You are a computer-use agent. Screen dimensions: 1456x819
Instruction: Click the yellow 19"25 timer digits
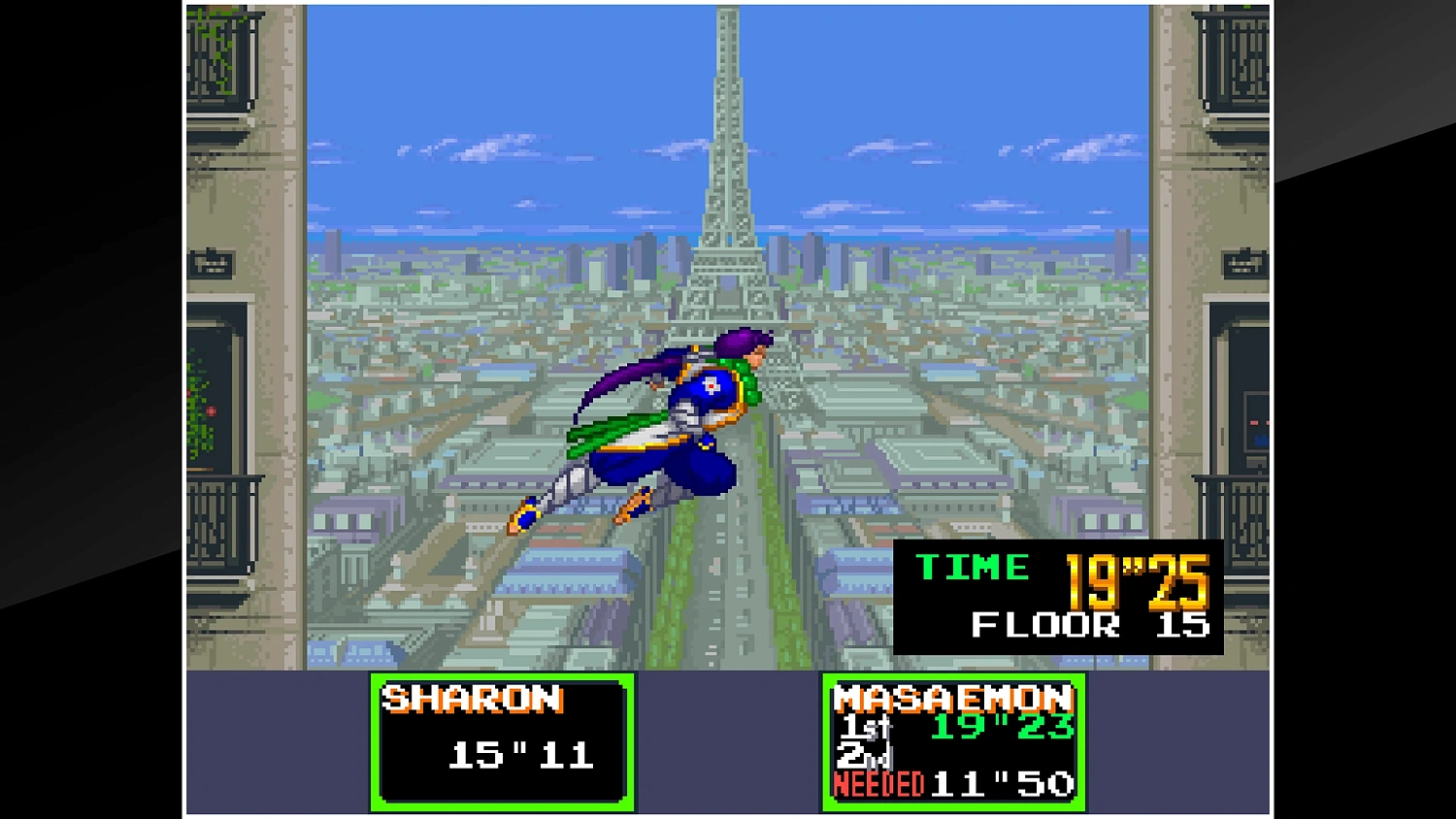click(x=1134, y=577)
